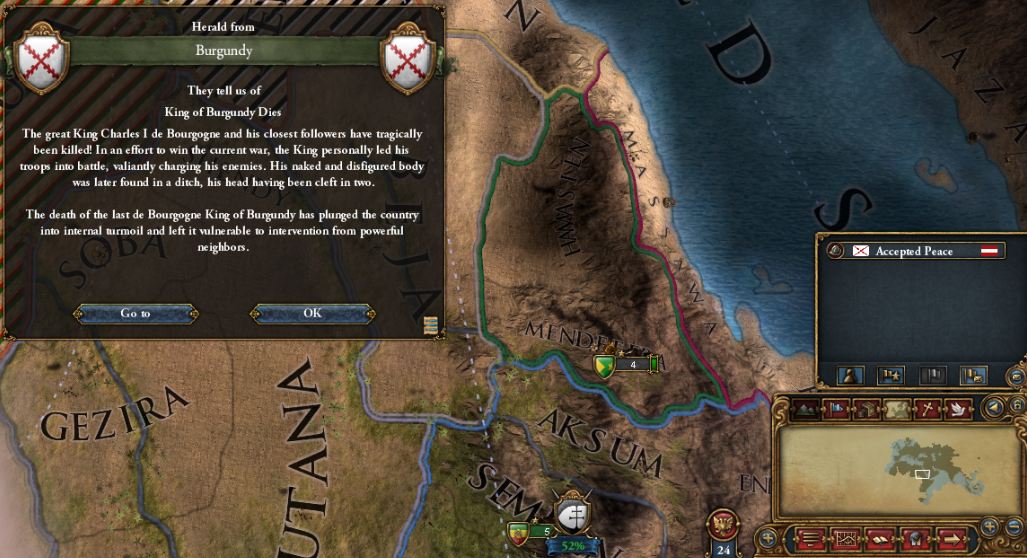Open the Accepted Peace notification entry
Image resolution: width=1027 pixels, height=558 pixels.
[x=915, y=251]
